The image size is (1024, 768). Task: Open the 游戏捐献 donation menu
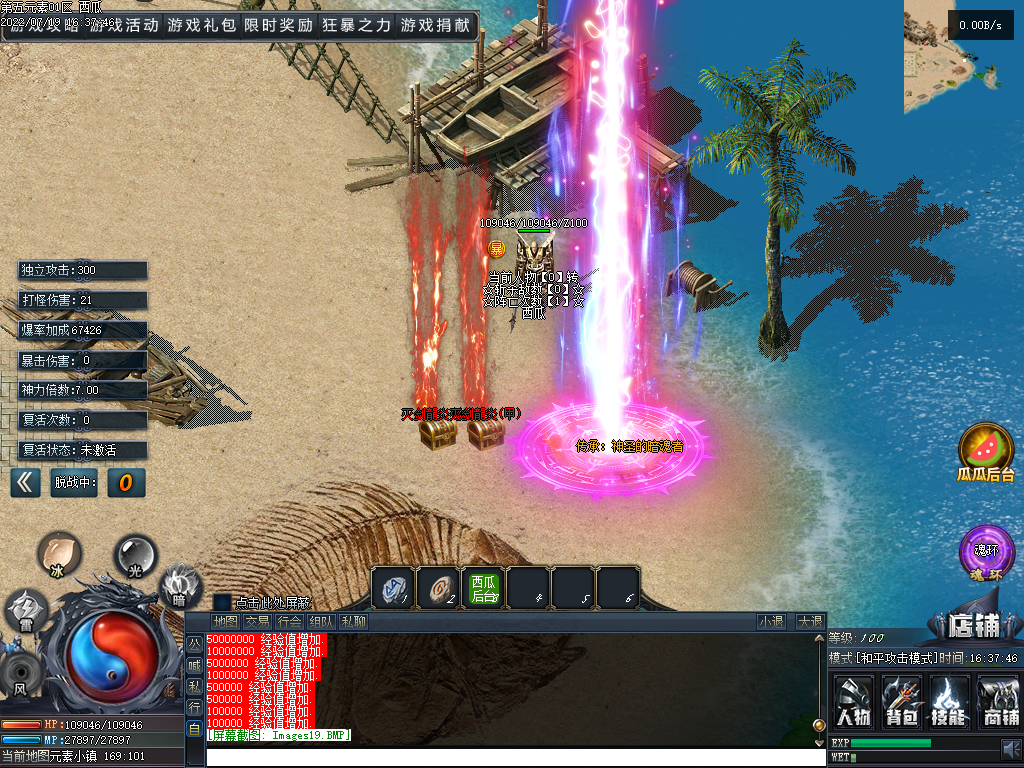[435, 25]
